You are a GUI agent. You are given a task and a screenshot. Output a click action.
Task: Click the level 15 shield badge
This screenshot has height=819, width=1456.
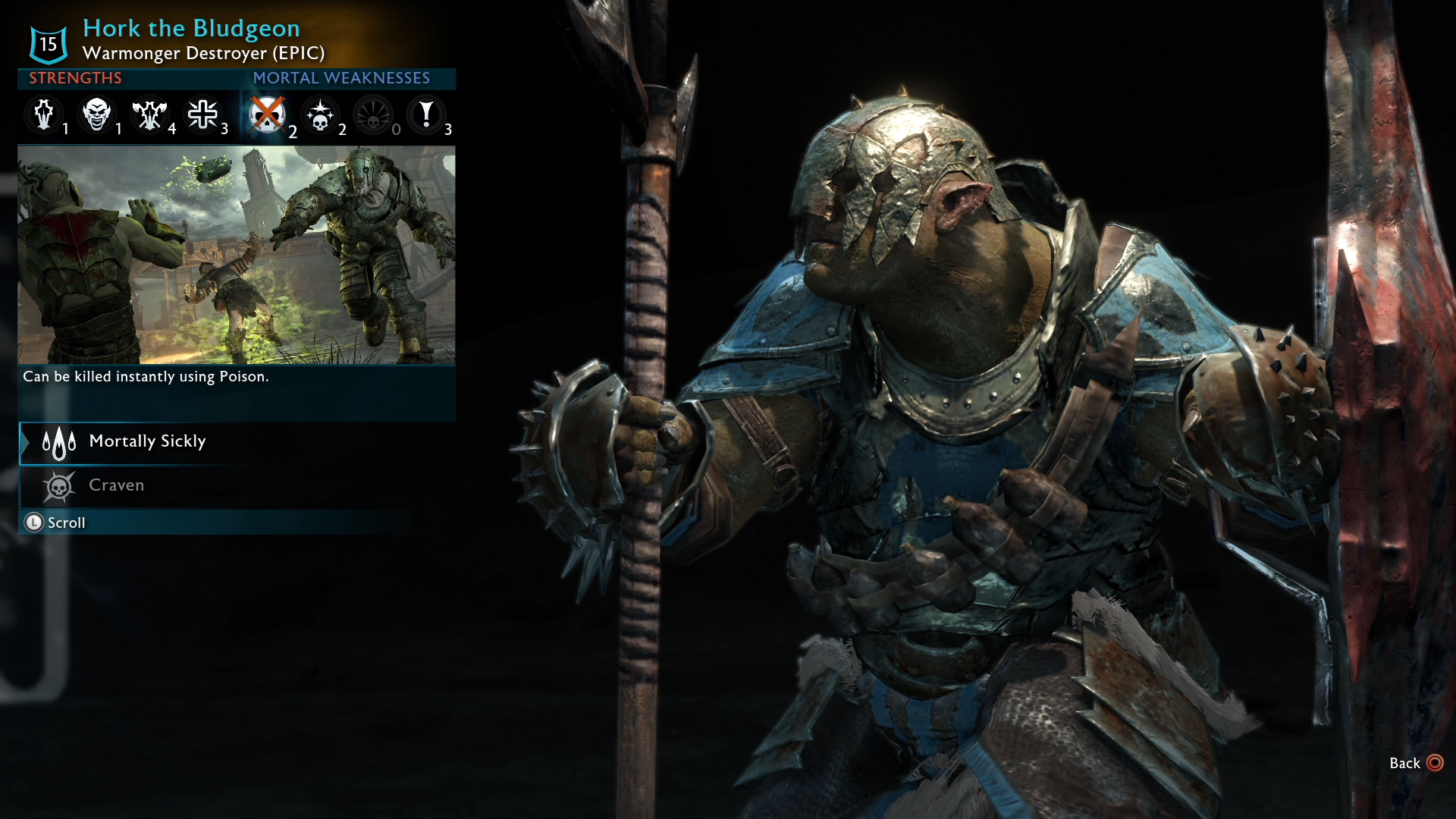pyautogui.click(x=47, y=43)
